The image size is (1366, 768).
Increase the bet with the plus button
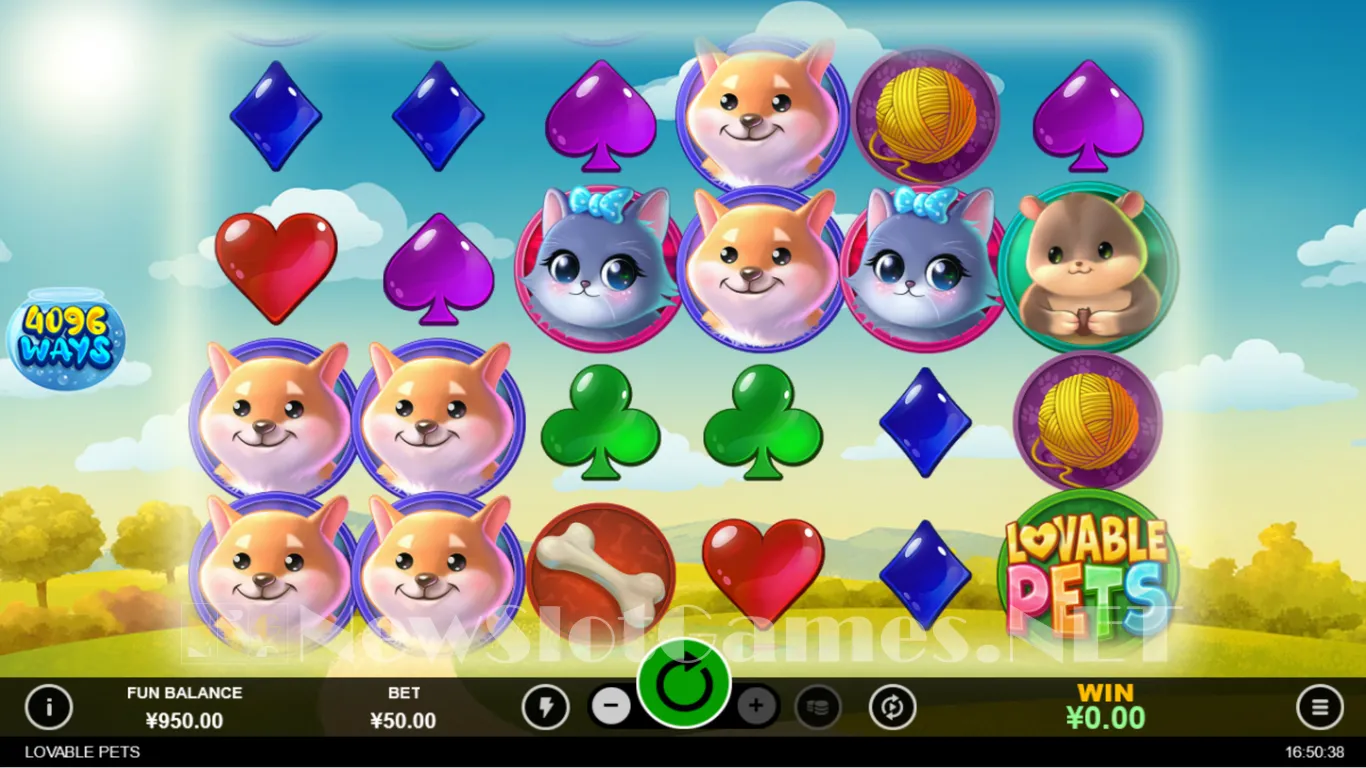pos(757,707)
